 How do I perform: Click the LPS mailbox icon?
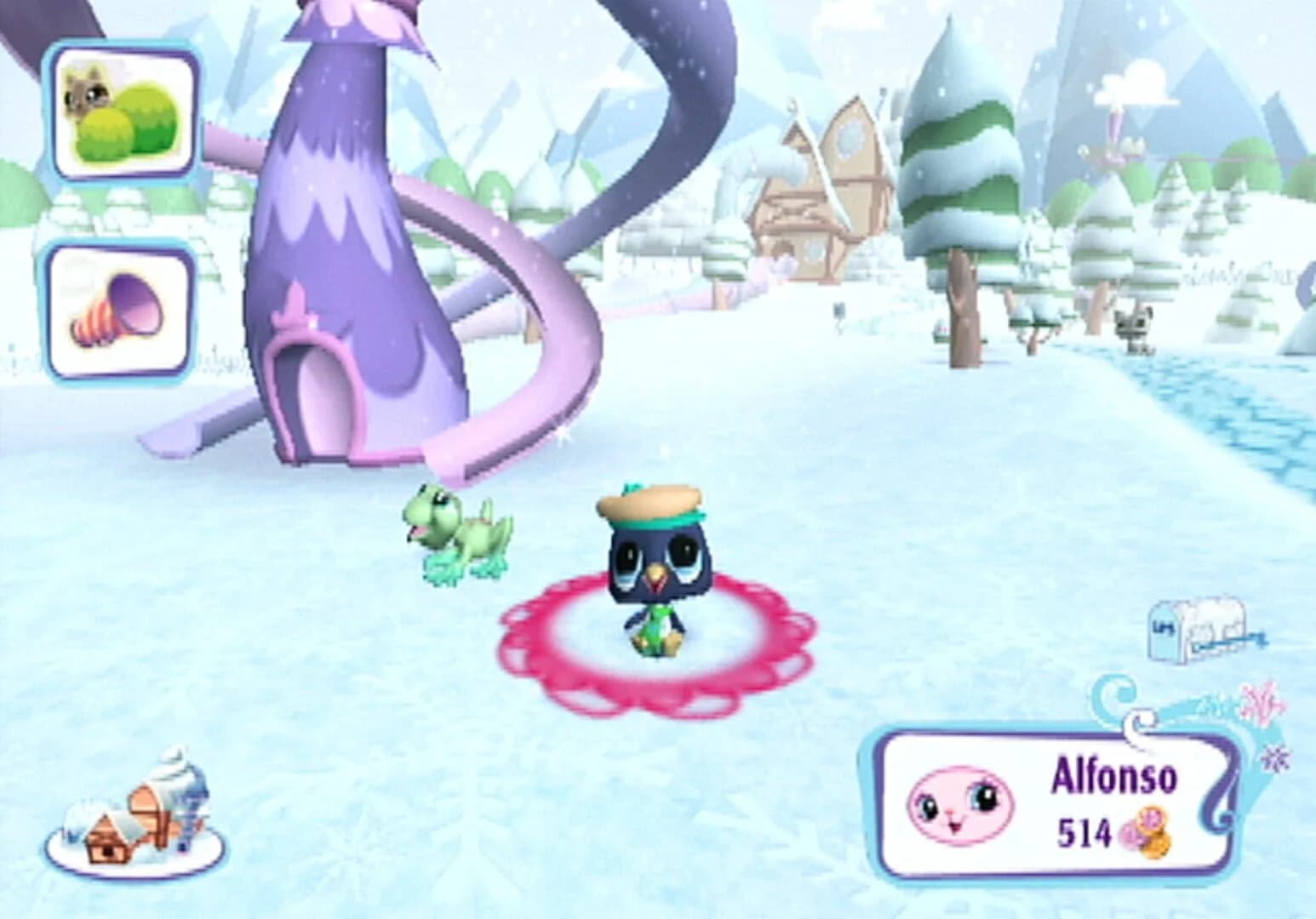pyautogui.click(x=1196, y=630)
